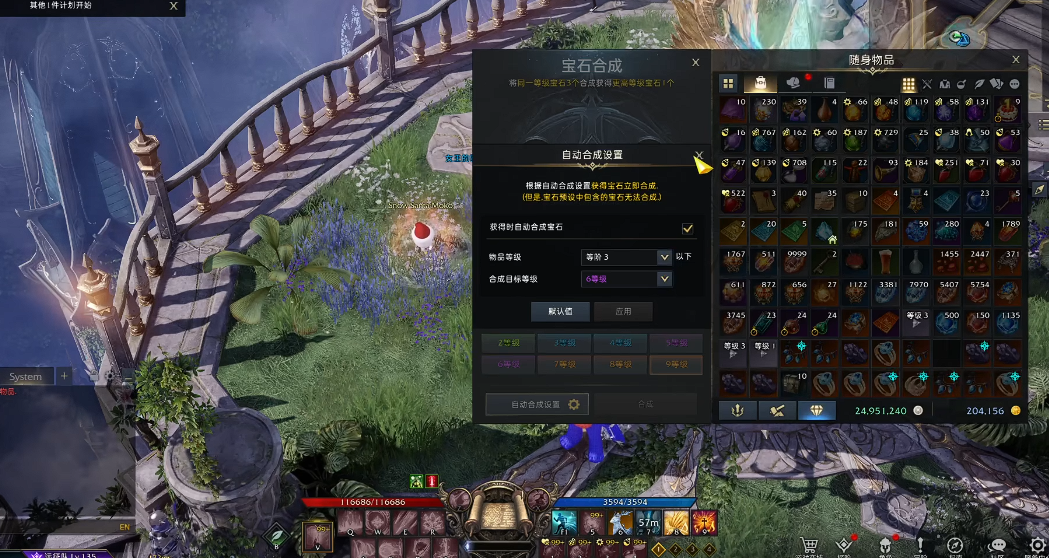Open auto fusion settings with gear icon
The height and width of the screenshot is (558, 1049).
tap(537, 404)
